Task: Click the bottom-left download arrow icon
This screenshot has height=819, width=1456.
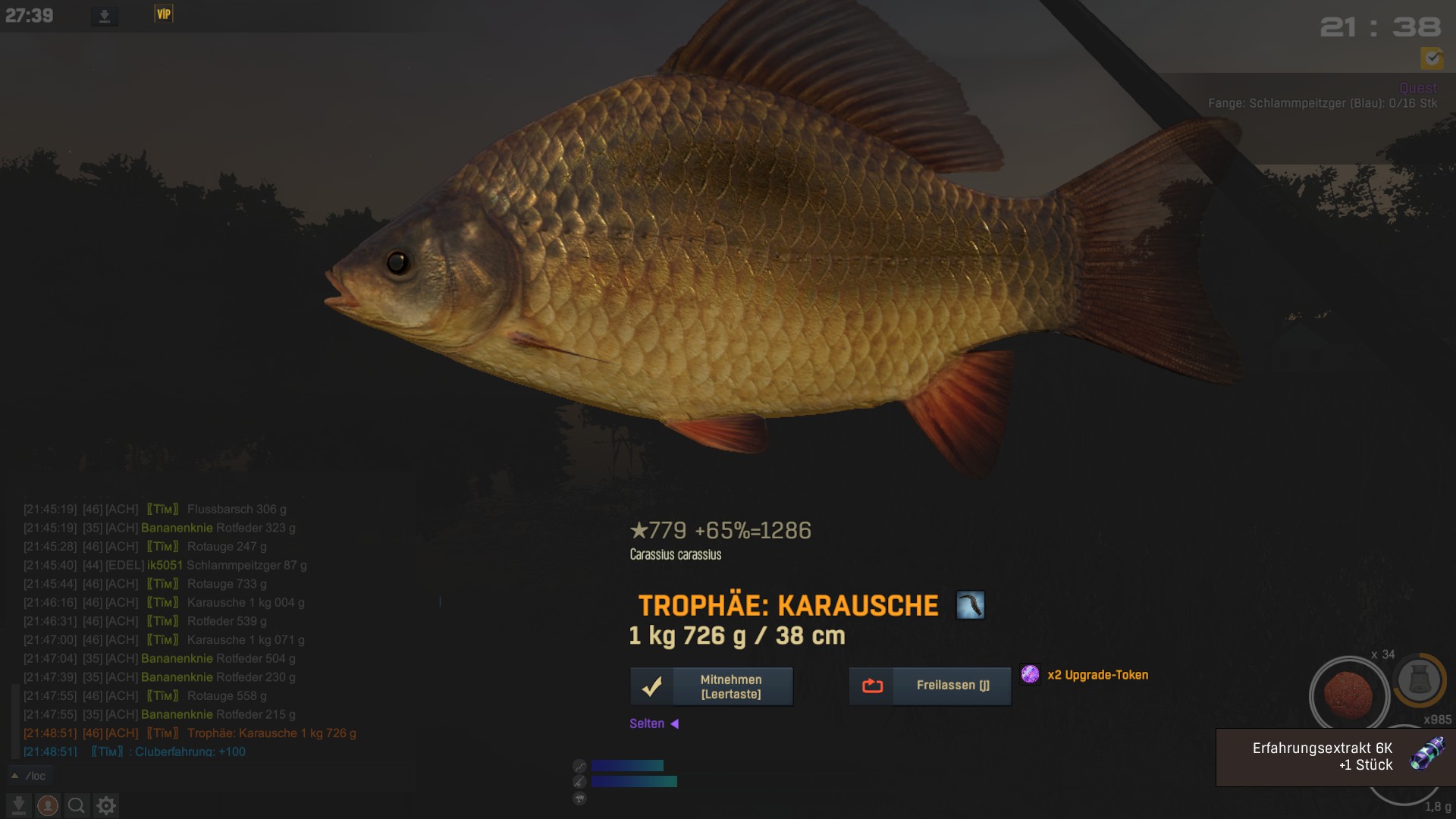Action: point(19,805)
